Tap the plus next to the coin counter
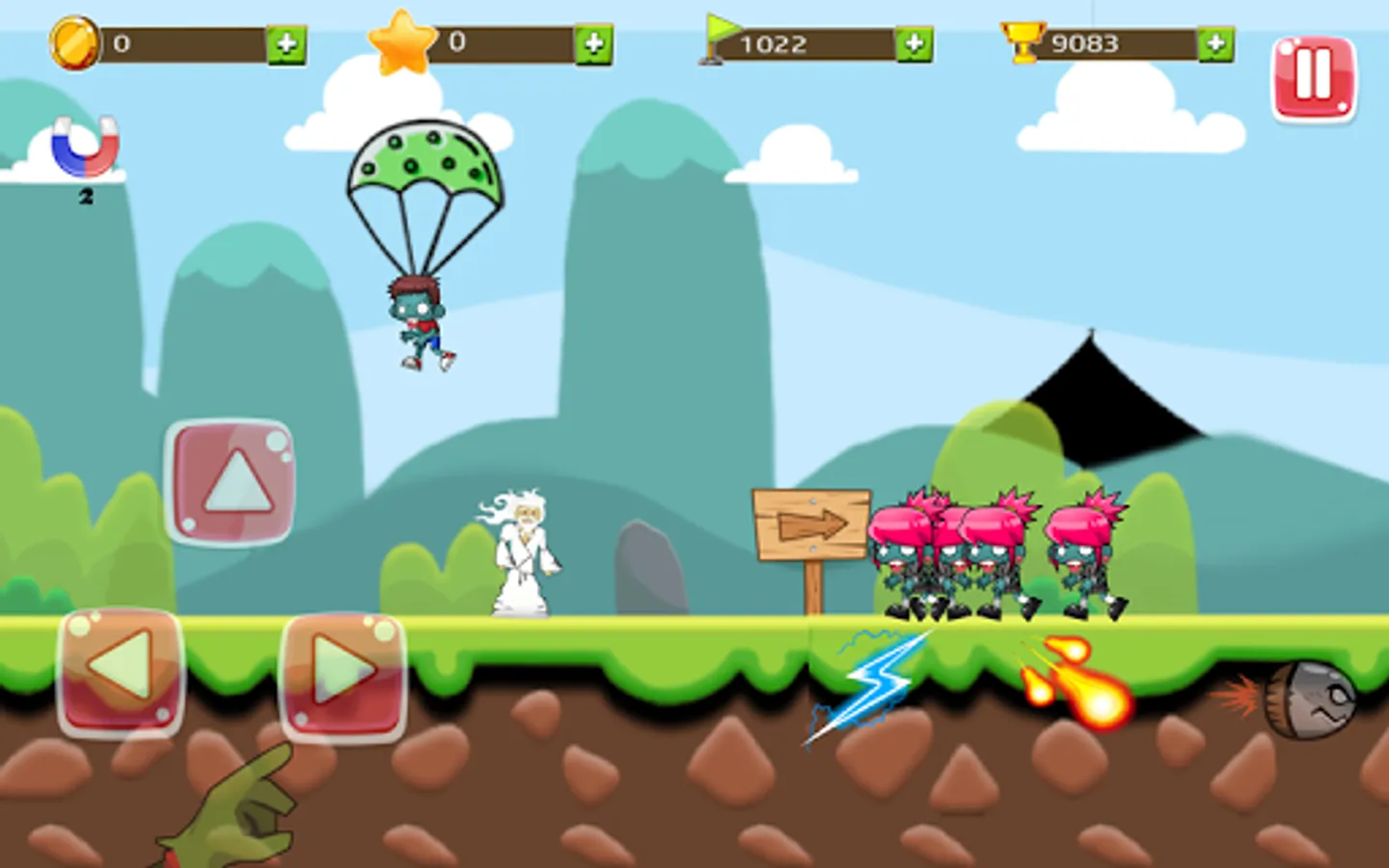 (x=286, y=43)
